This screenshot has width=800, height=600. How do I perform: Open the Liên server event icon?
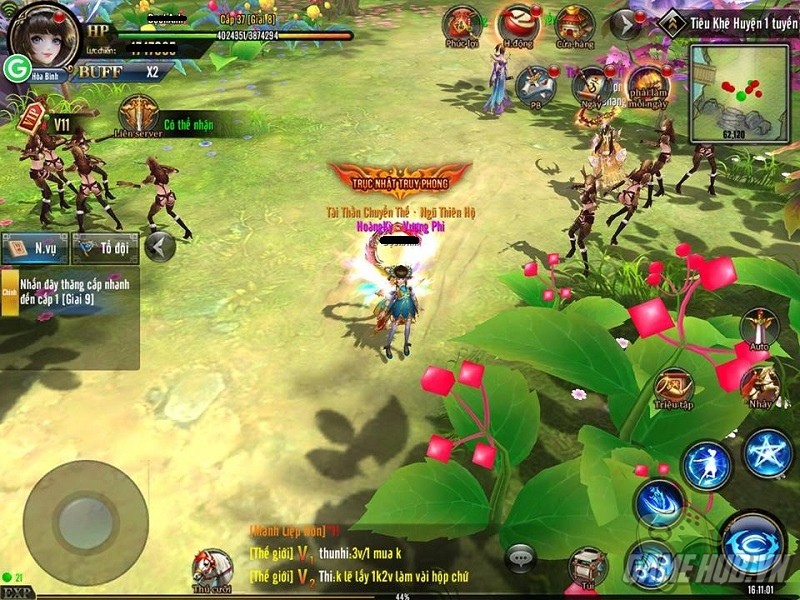tap(139, 114)
